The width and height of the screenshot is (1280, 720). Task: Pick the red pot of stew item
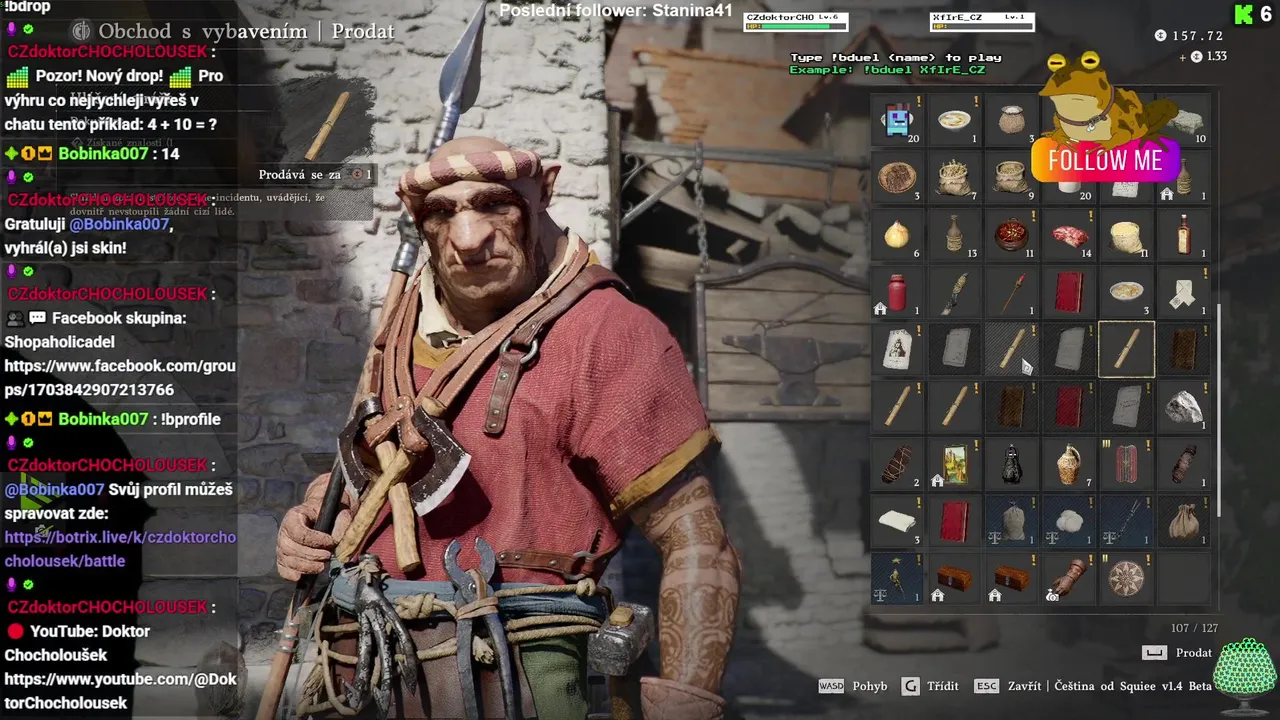pos(1012,235)
